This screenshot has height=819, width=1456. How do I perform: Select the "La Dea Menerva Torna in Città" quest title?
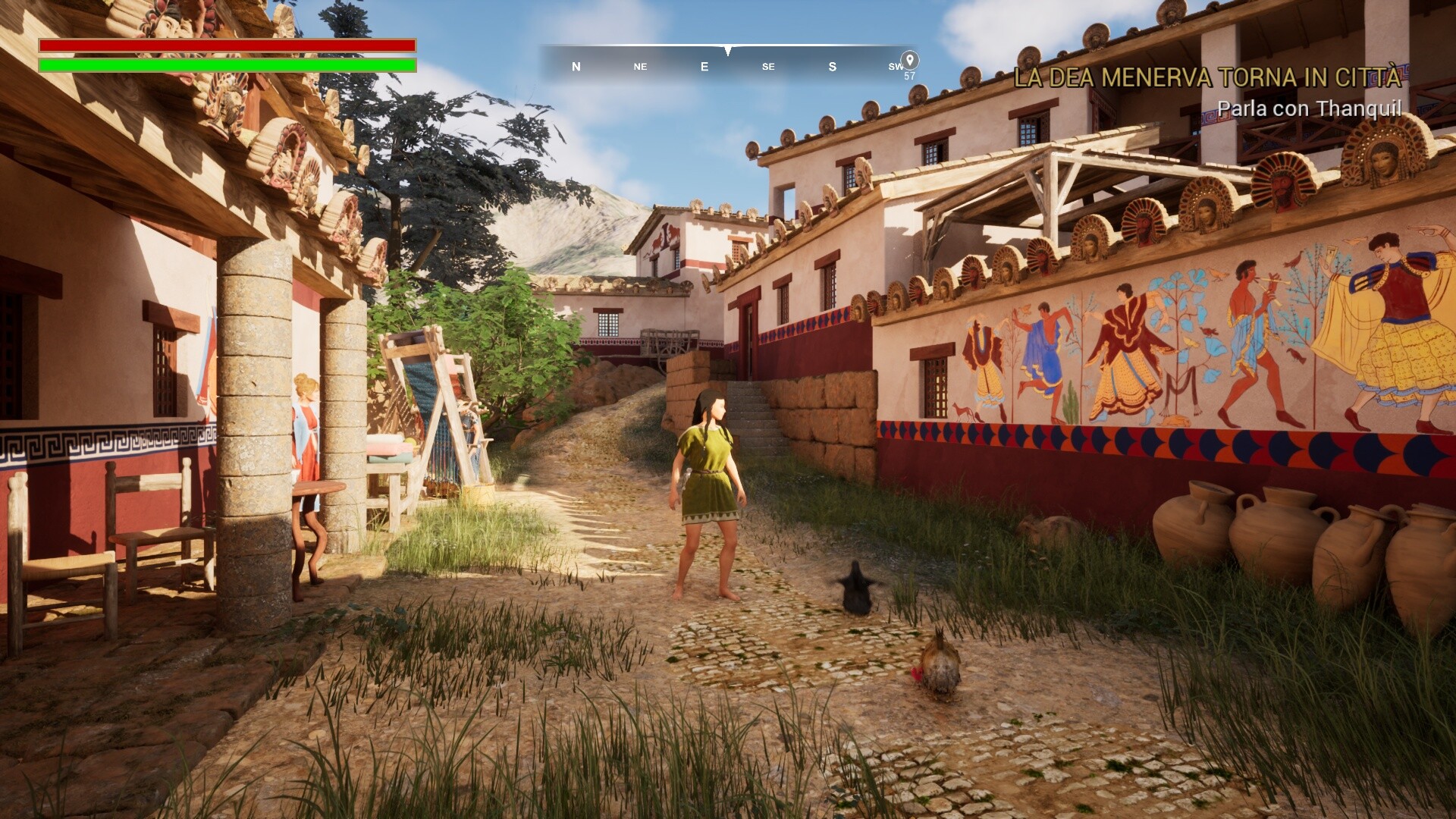tap(1207, 77)
